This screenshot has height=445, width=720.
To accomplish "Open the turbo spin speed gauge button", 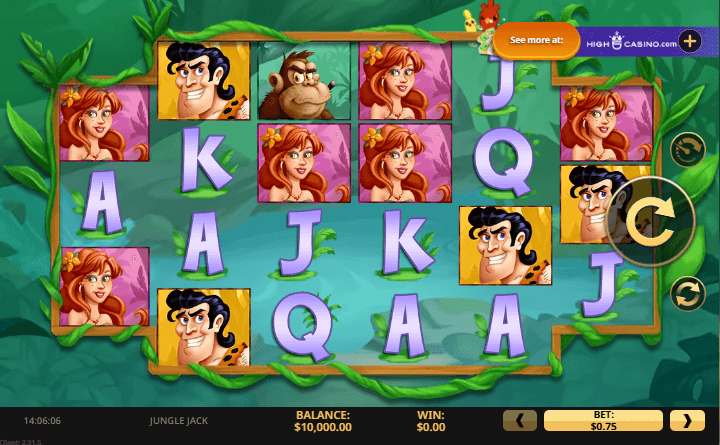I will 687,150.
